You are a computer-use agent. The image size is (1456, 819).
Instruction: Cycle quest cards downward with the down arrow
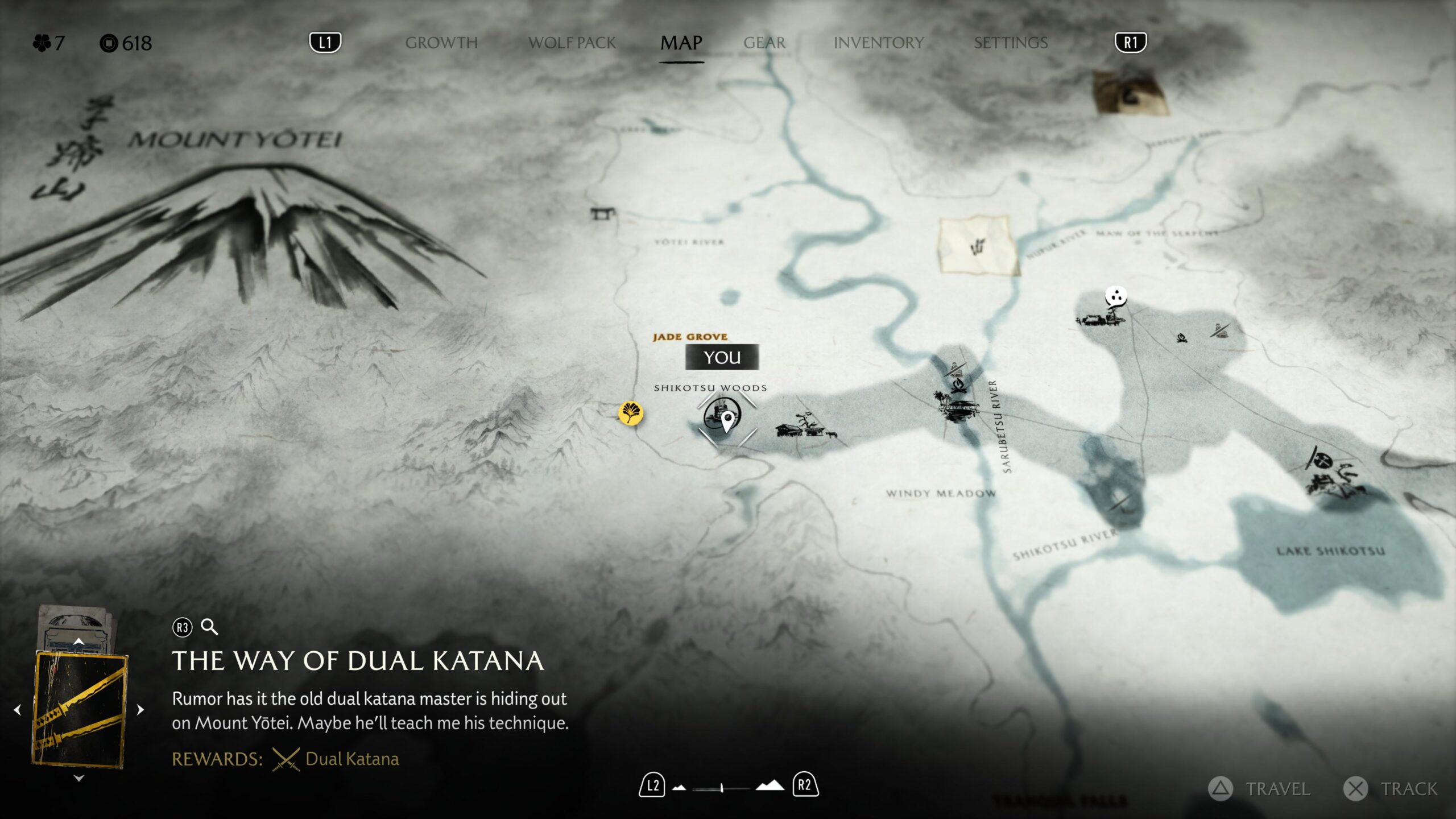point(79,778)
